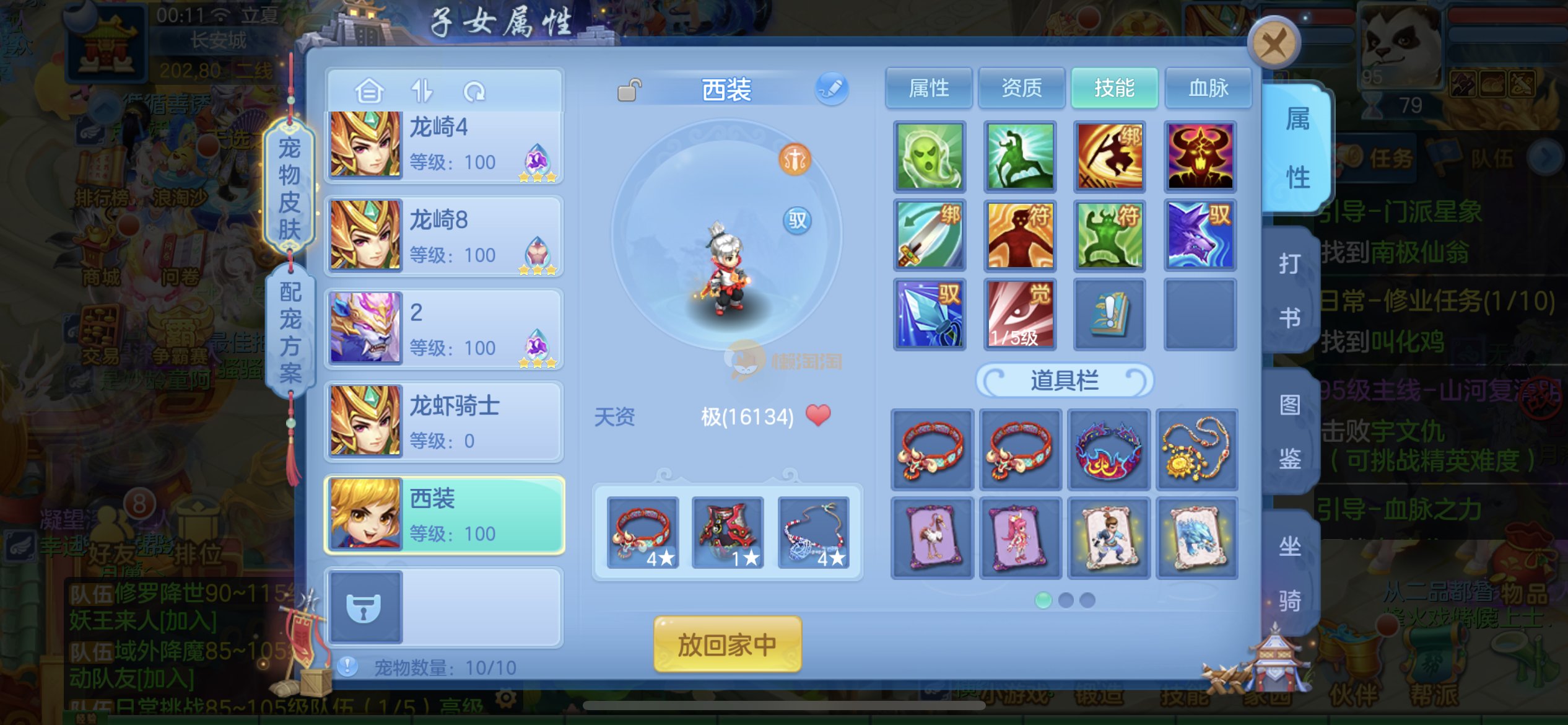Toggle the padlock icon beside the name
Screen dimensions: 1568x725
click(x=629, y=90)
